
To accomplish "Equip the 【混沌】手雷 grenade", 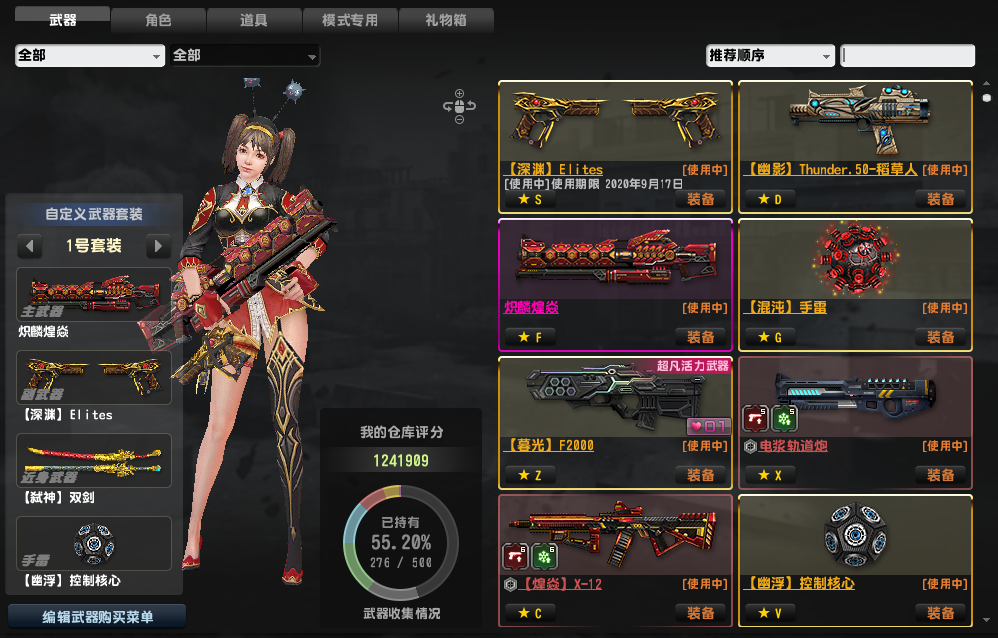I will [940, 337].
